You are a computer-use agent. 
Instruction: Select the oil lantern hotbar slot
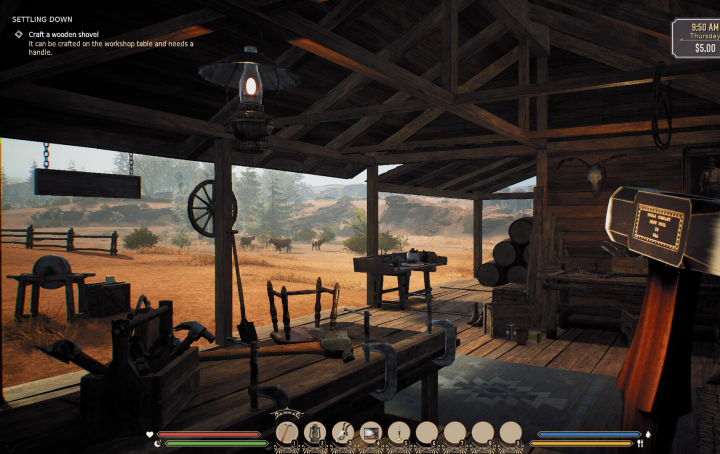coord(315,432)
